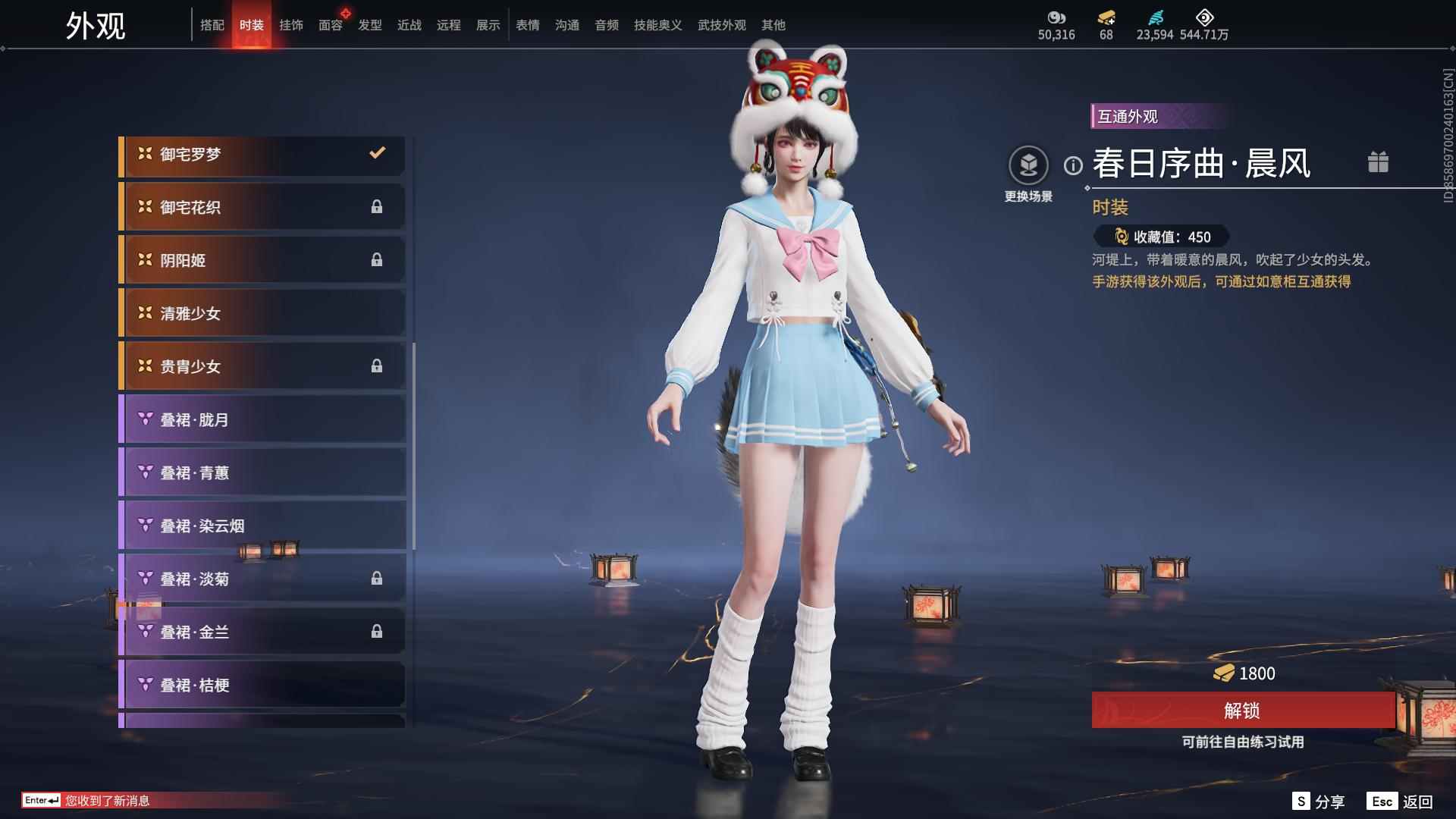
Task: Click the gold ingot icon showing 68
Action: coord(1106,16)
